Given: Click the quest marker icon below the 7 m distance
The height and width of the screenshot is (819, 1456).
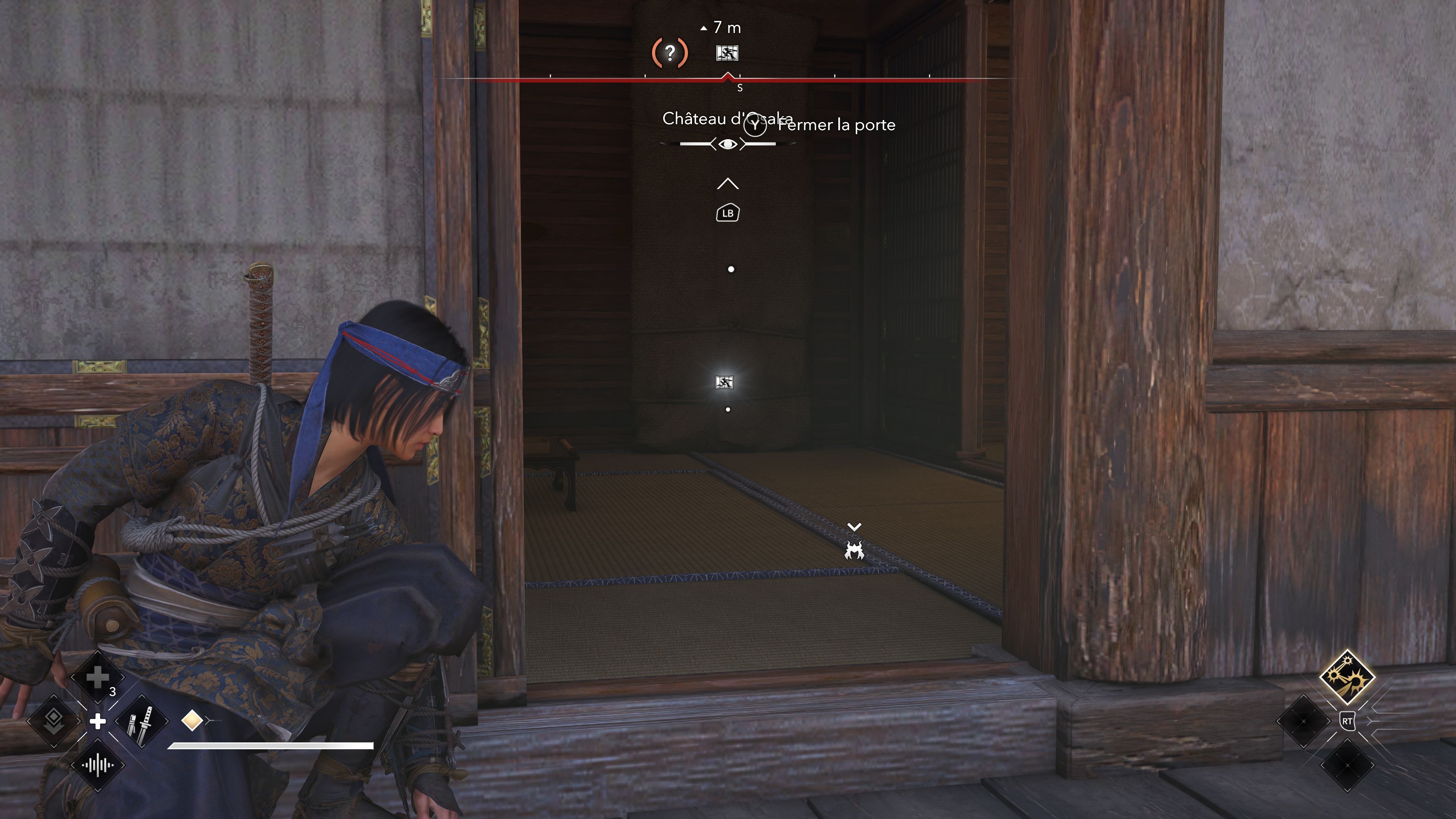Looking at the screenshot, I should (x=728, y=53).
